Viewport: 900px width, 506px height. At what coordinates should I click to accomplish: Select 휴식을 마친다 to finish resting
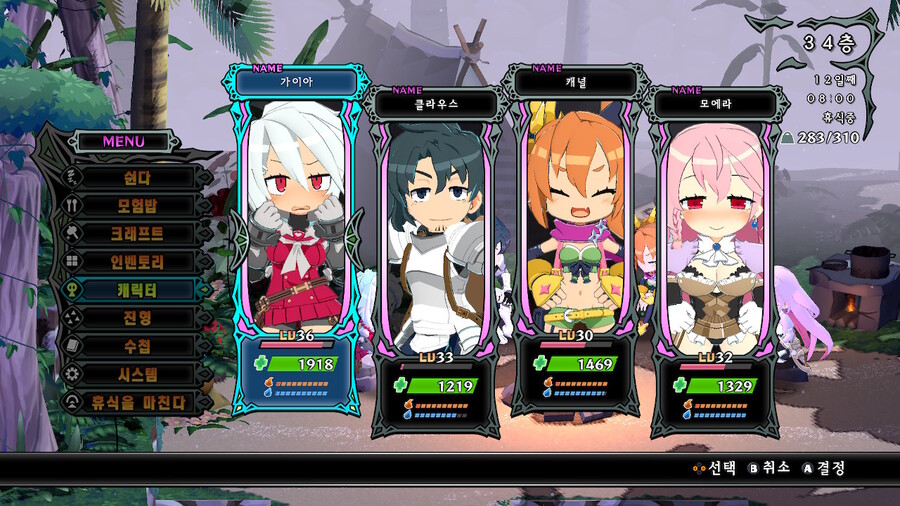pos(136,401)
